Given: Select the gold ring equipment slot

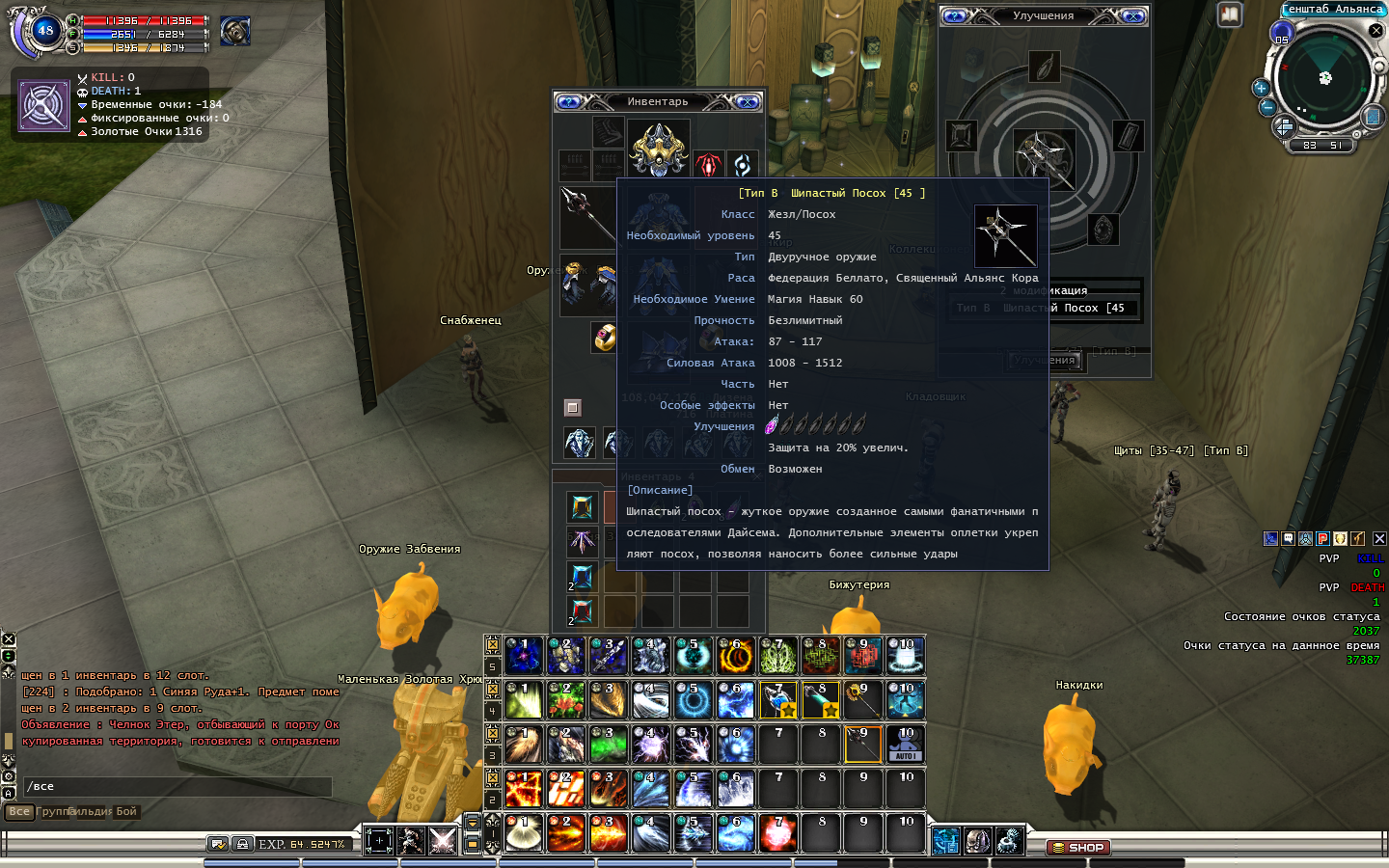Looking at the screenshot, I should point(605,338).
